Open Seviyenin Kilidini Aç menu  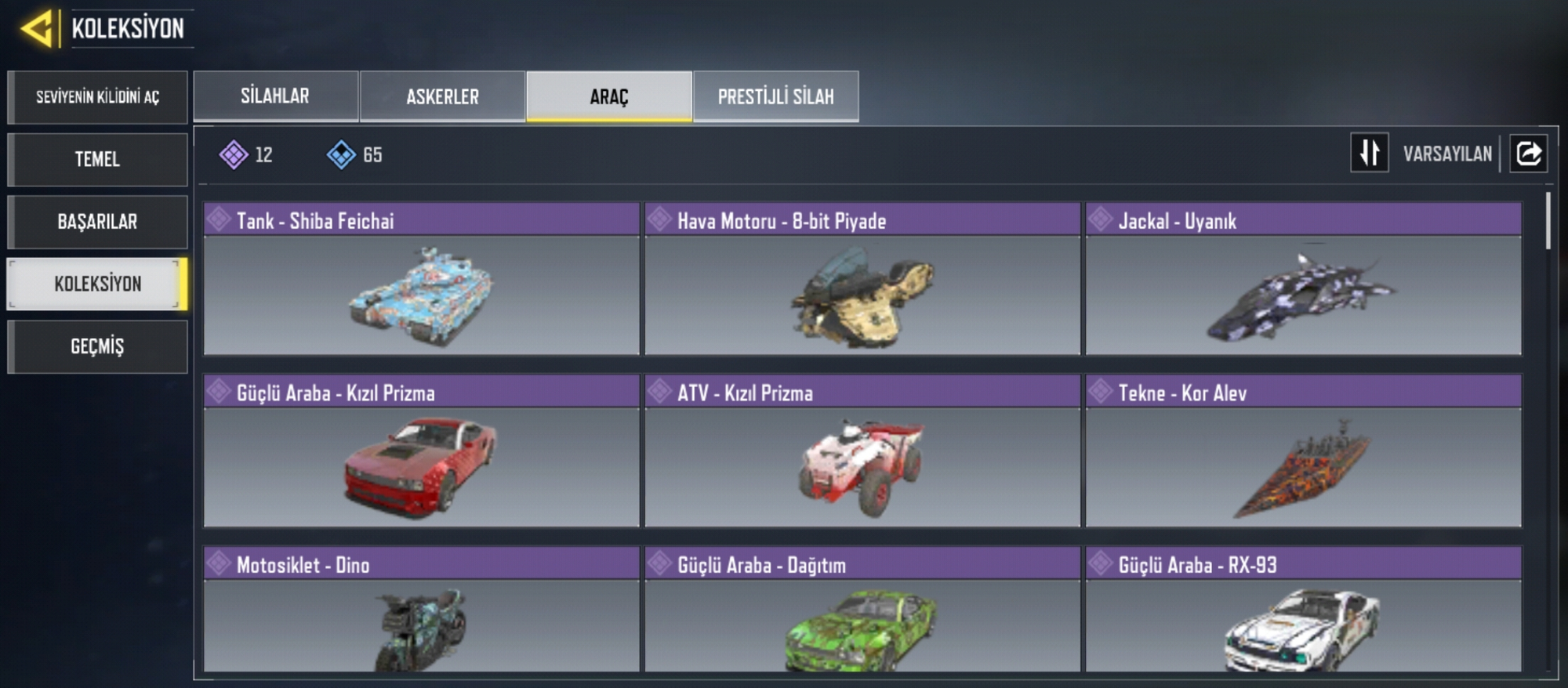point(97,97)
